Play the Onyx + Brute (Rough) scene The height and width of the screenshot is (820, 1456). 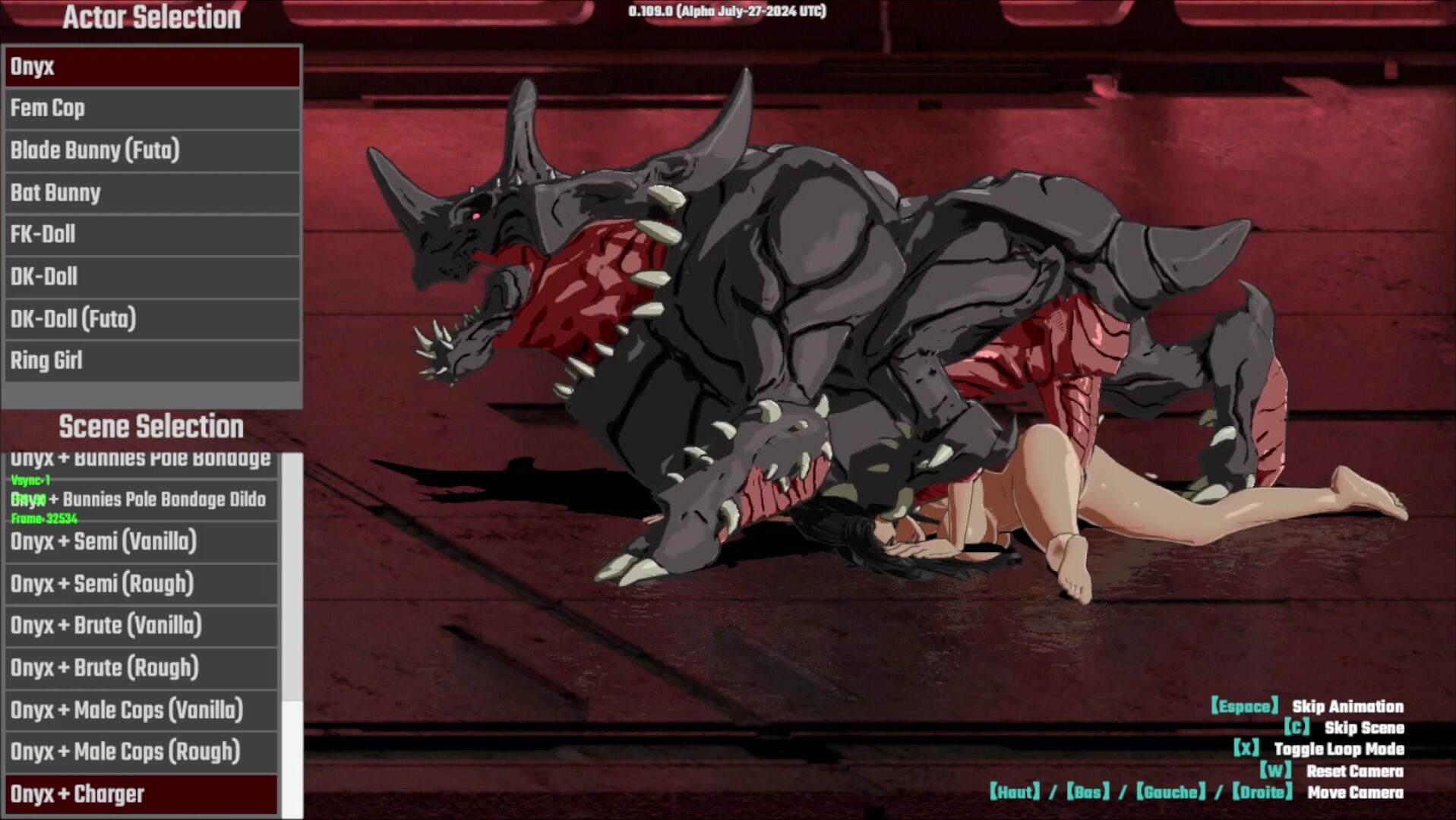tap(141, 668)
